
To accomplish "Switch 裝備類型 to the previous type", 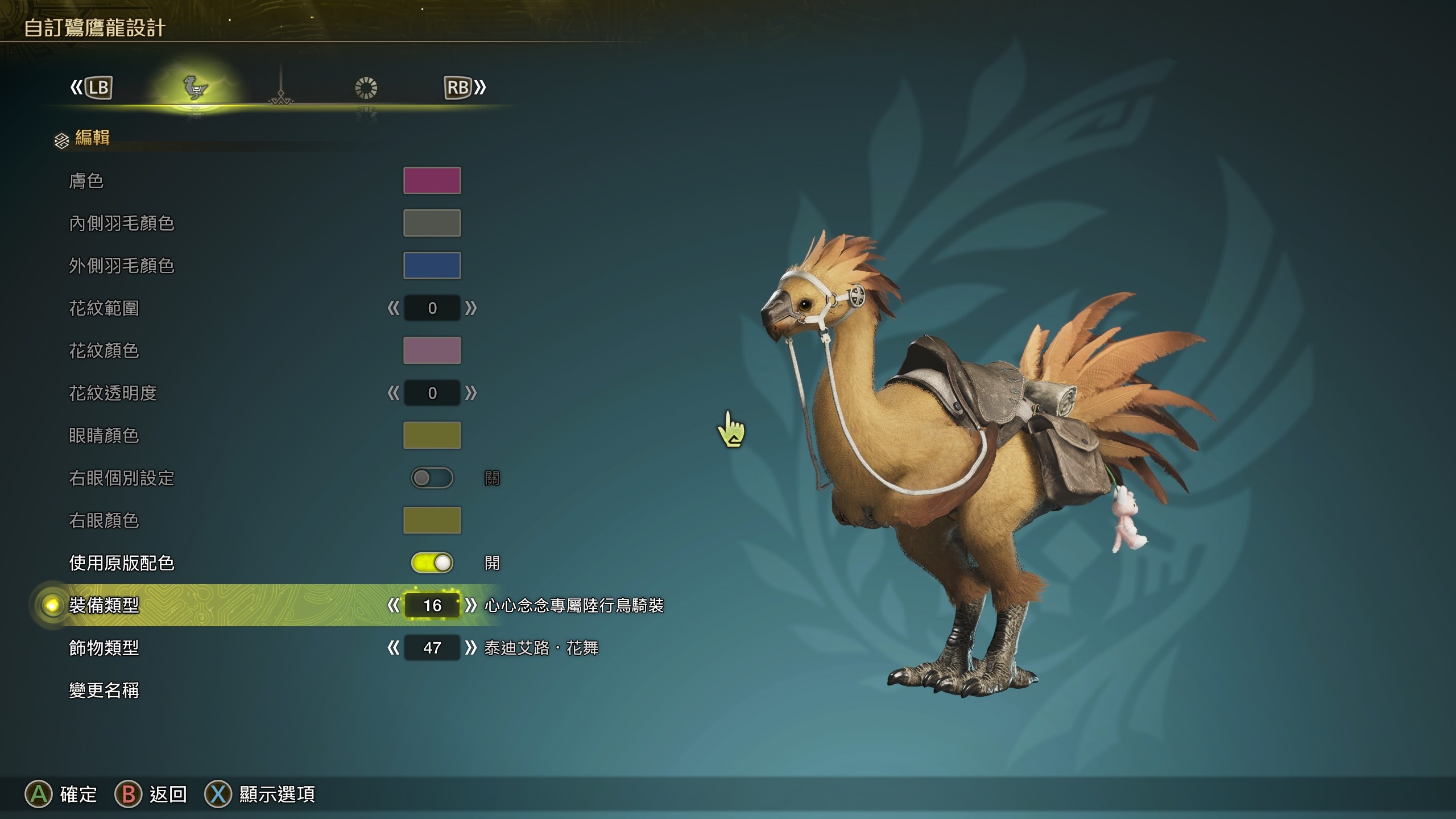I will coord(393,605).
